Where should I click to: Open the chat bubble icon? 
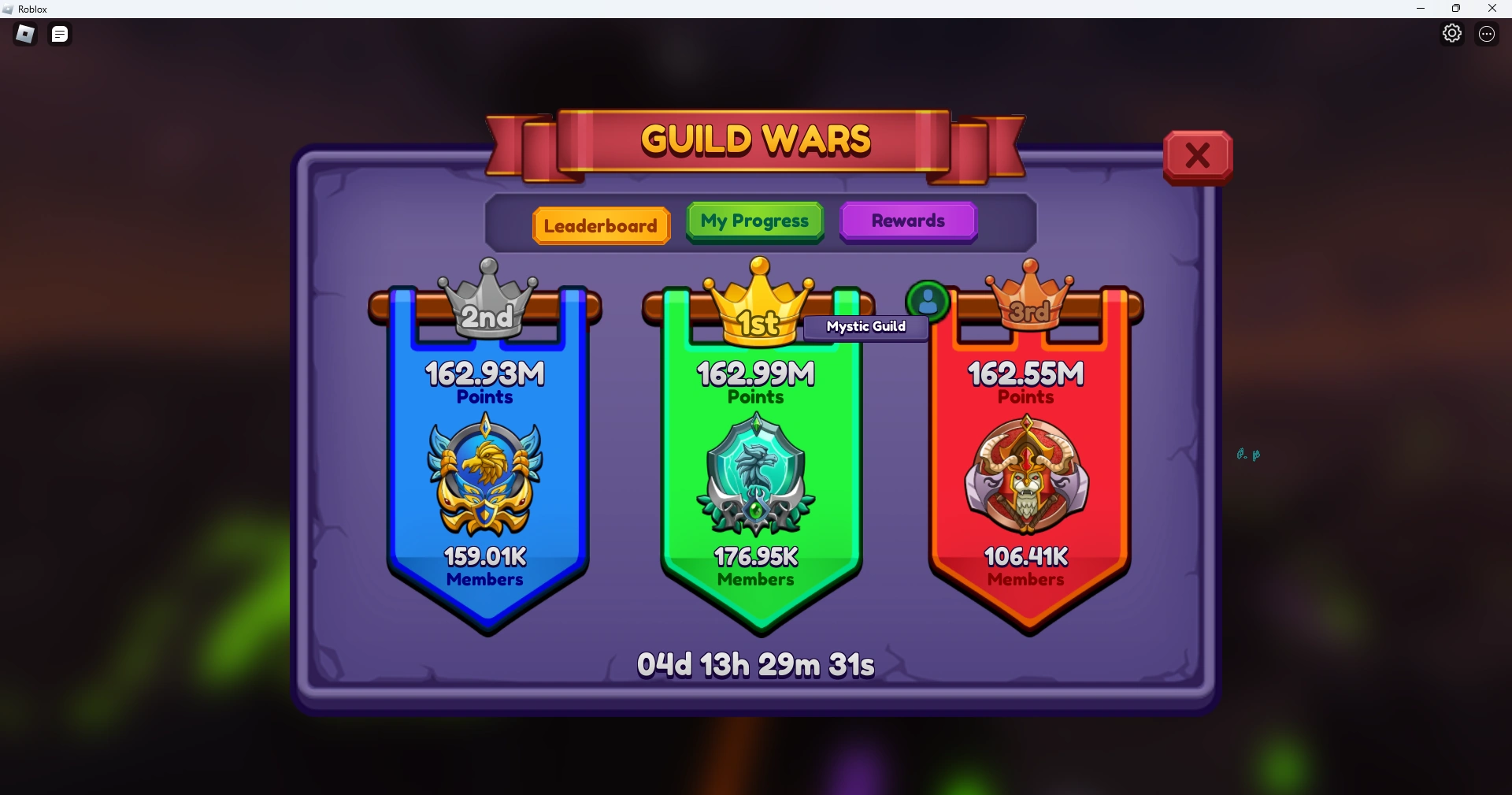pyautogui.click(x=59, y=34)
